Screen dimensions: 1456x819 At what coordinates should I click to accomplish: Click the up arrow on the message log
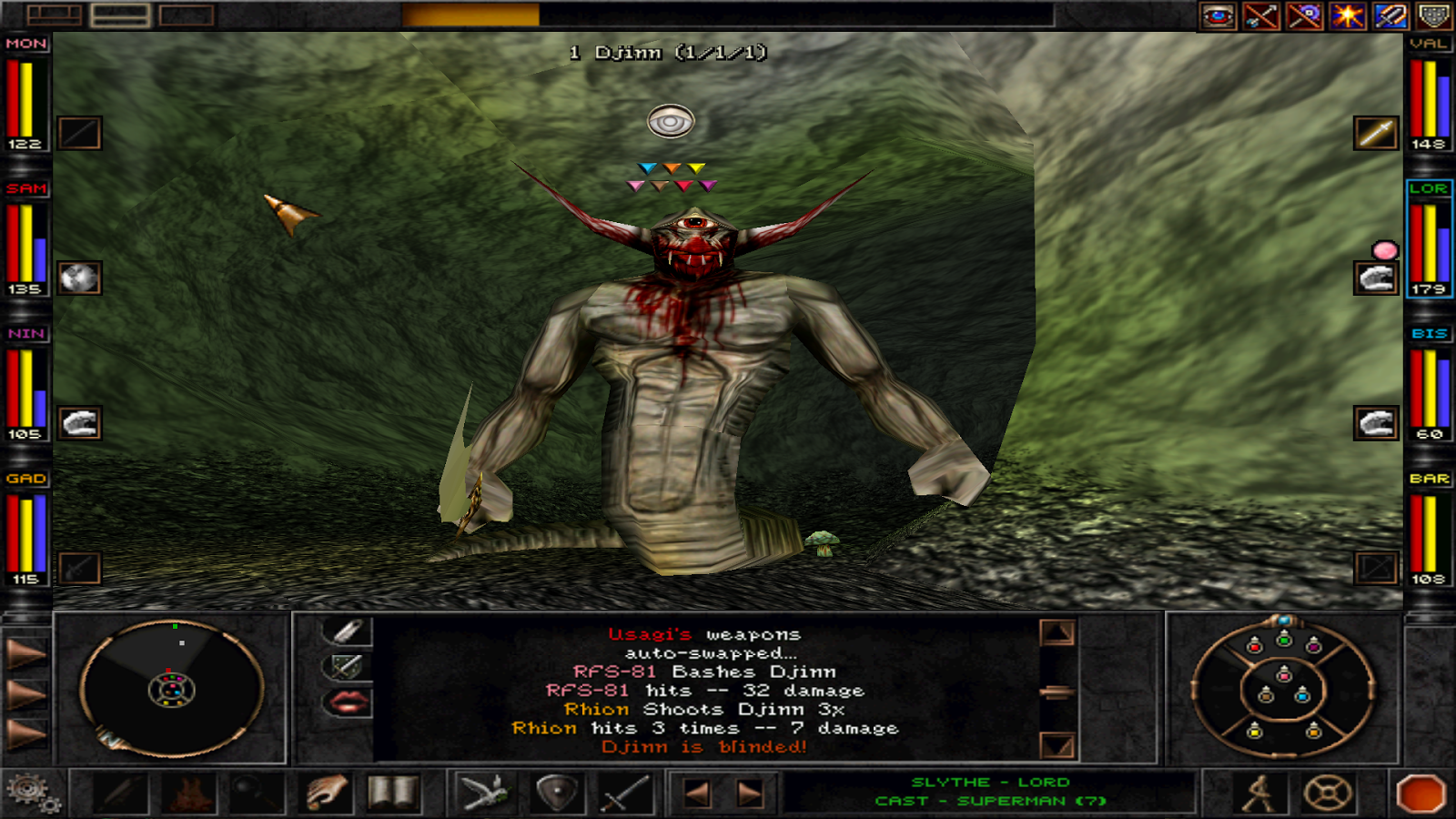1056,634
